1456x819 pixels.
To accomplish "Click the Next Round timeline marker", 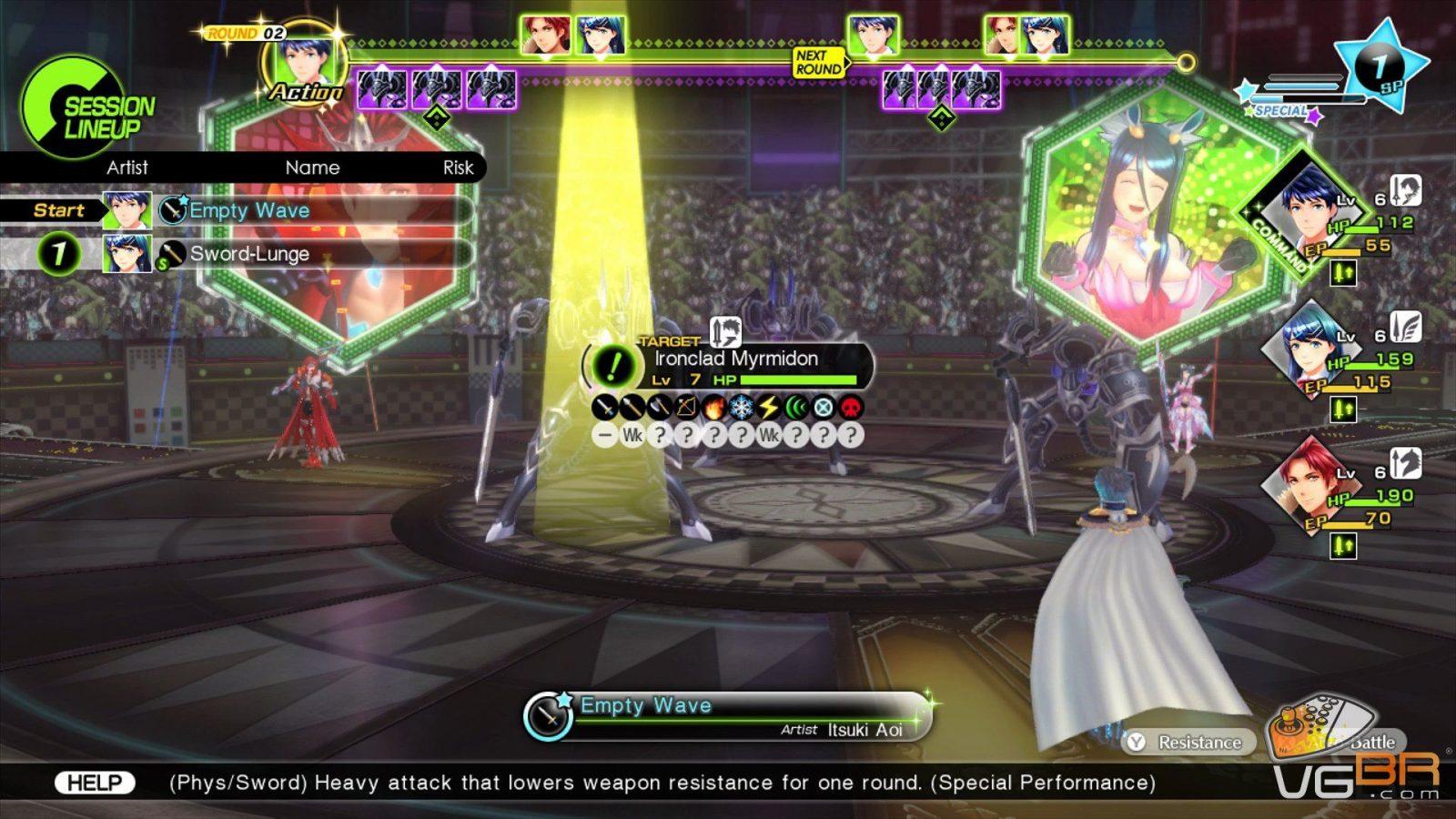I will [818, 63].
